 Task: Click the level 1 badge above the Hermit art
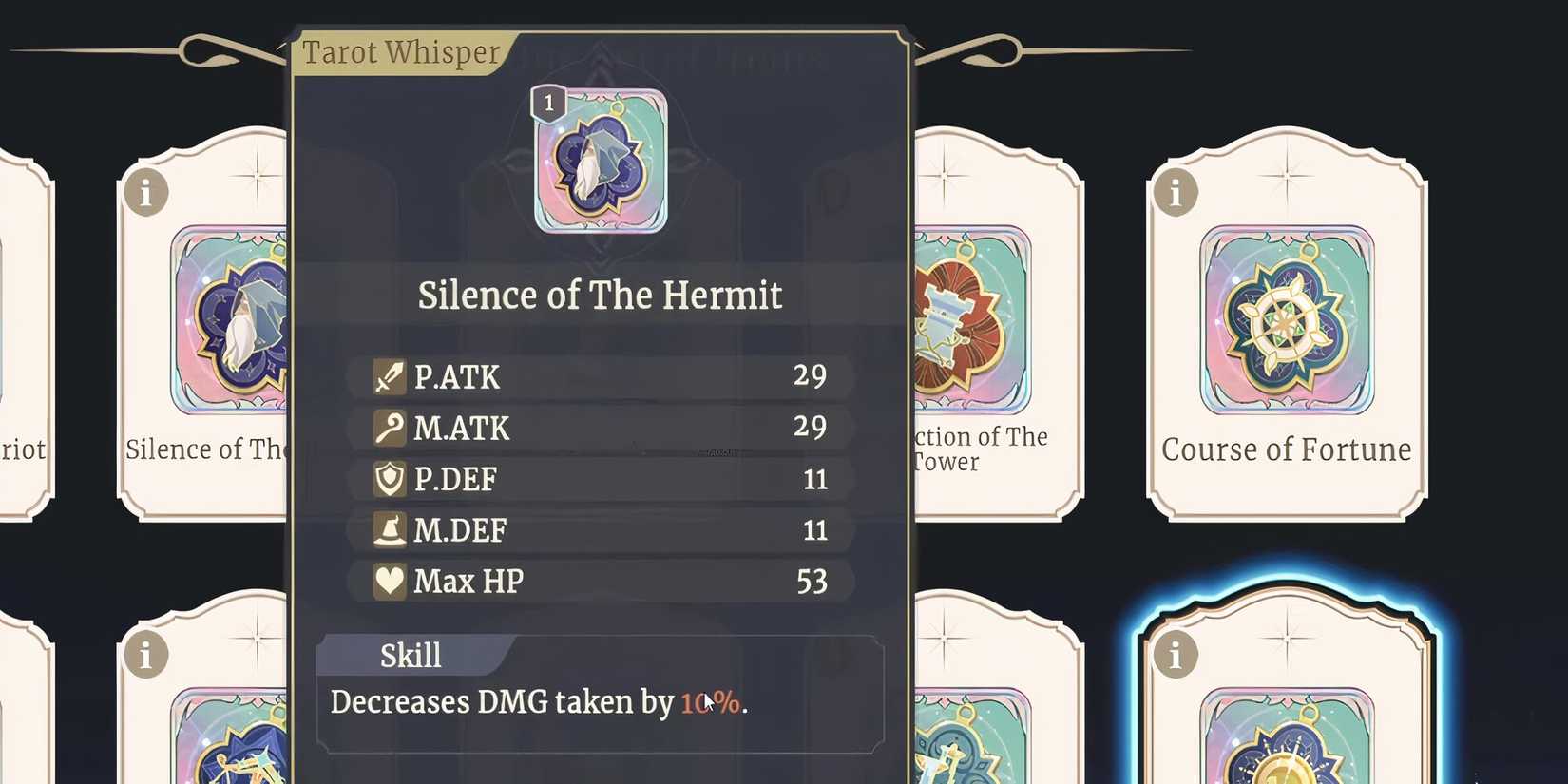(x=549, y=104)
